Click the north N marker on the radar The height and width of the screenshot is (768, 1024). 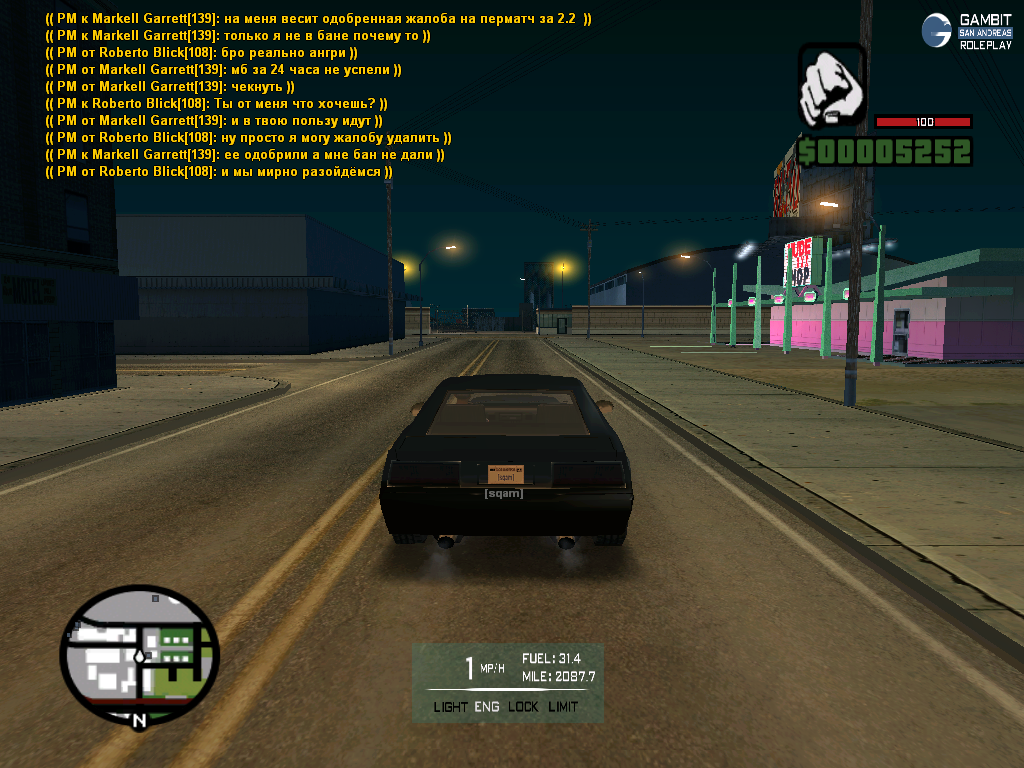coord(139,718)
